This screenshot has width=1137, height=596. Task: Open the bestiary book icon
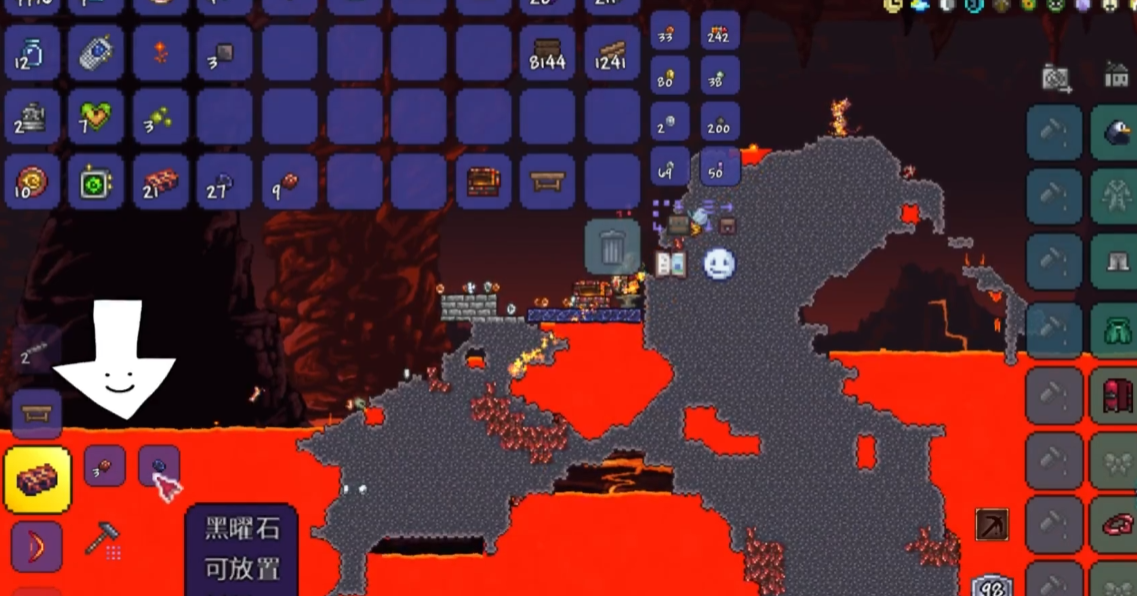point(670,264)
